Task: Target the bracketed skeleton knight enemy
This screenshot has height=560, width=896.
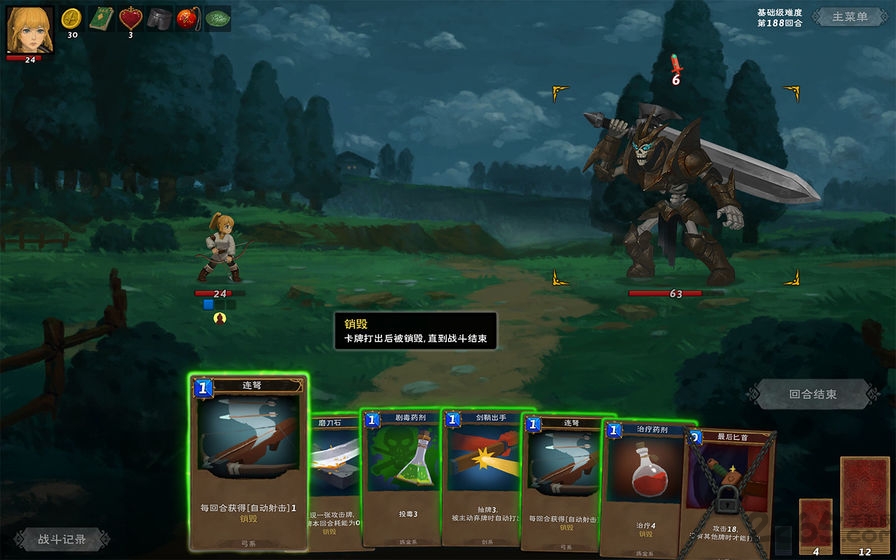Action: (676, 190)
